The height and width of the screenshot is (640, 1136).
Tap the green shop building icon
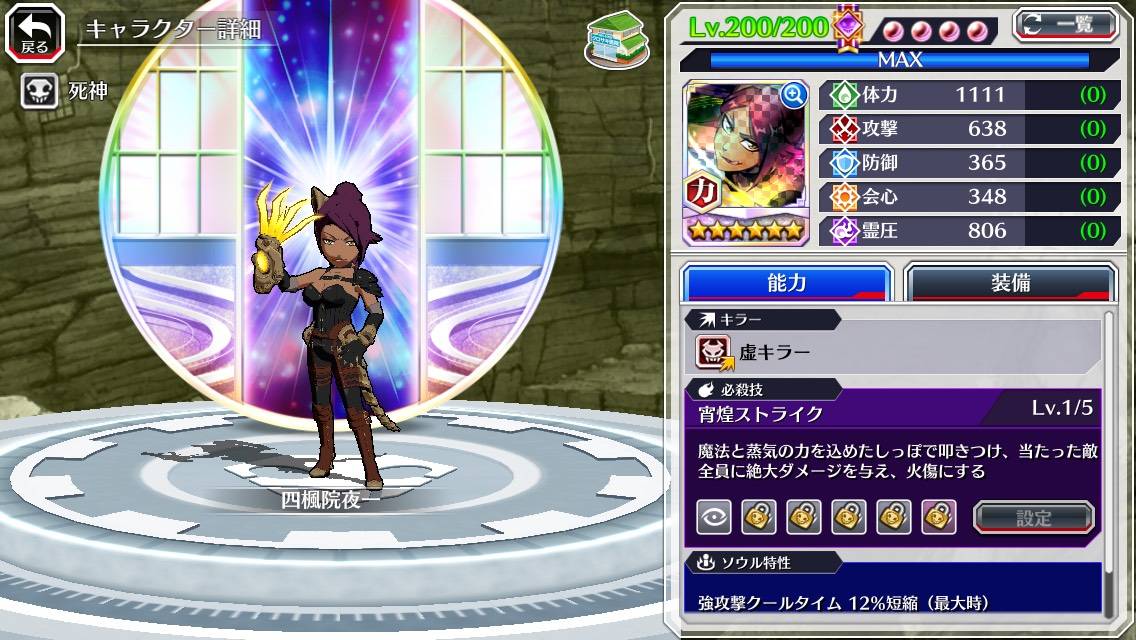click(616, 39)
